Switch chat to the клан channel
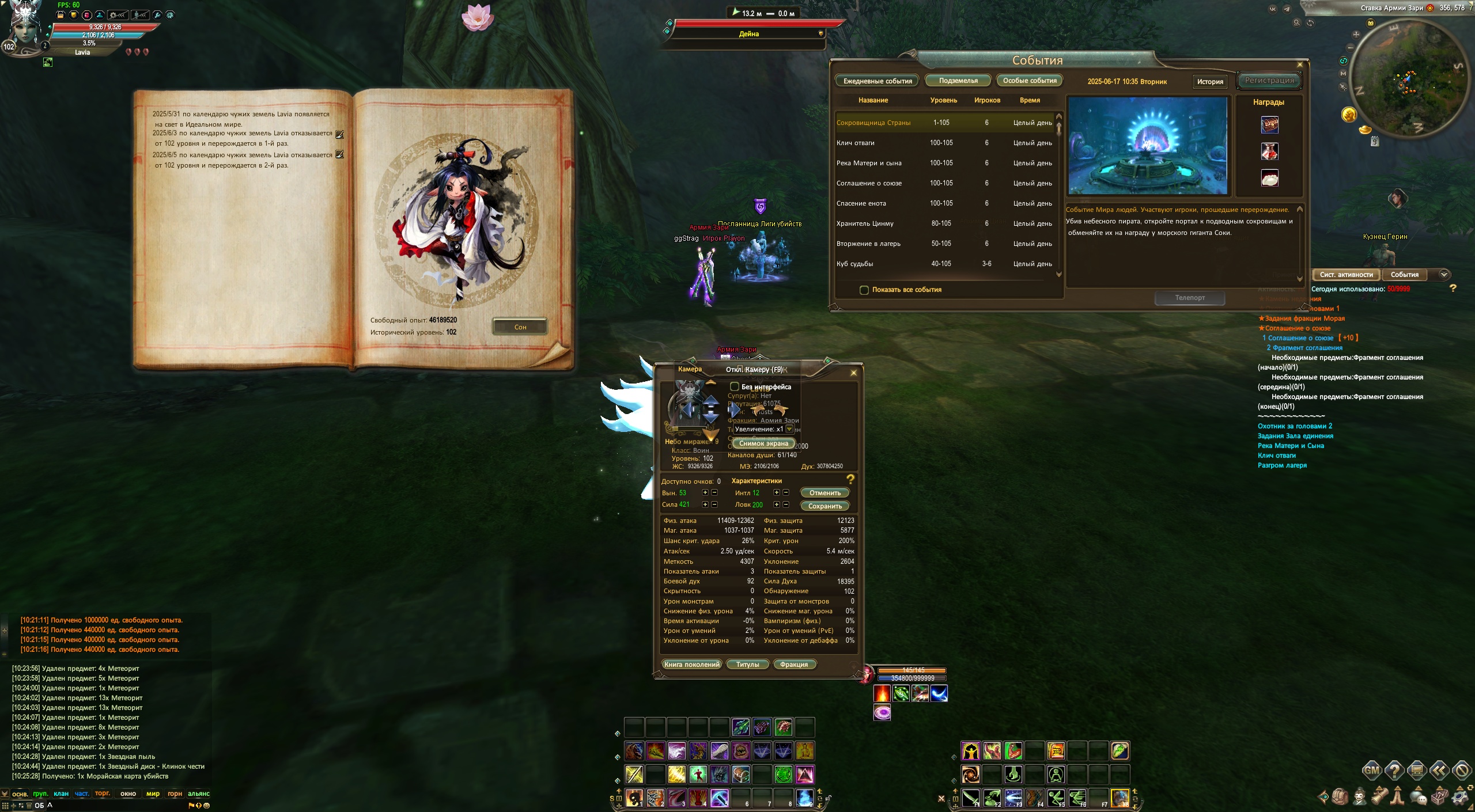This screenshot has width=1475, height=812. (61, 794)
